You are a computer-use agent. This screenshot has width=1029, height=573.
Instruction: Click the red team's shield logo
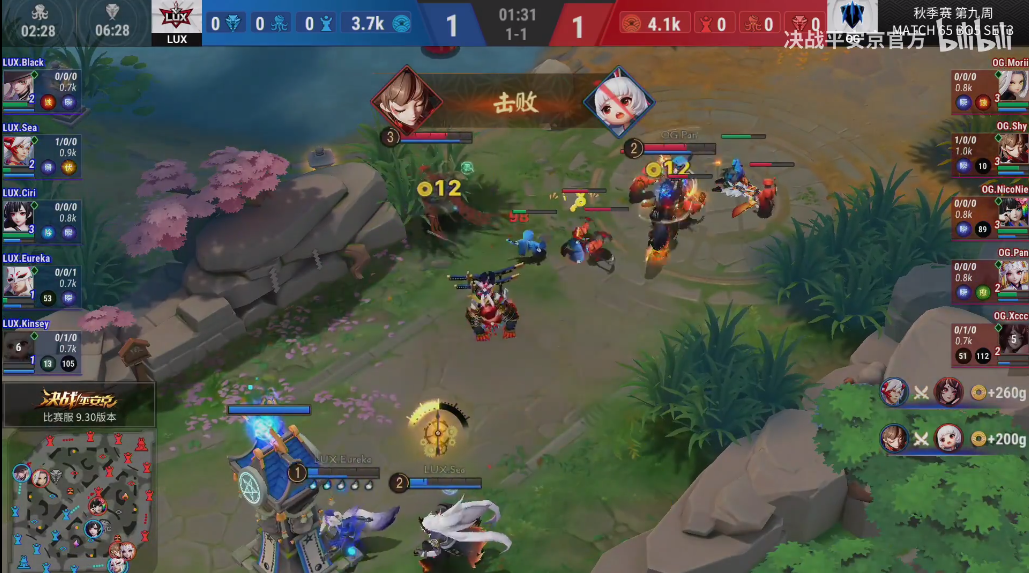pos(852,19)
